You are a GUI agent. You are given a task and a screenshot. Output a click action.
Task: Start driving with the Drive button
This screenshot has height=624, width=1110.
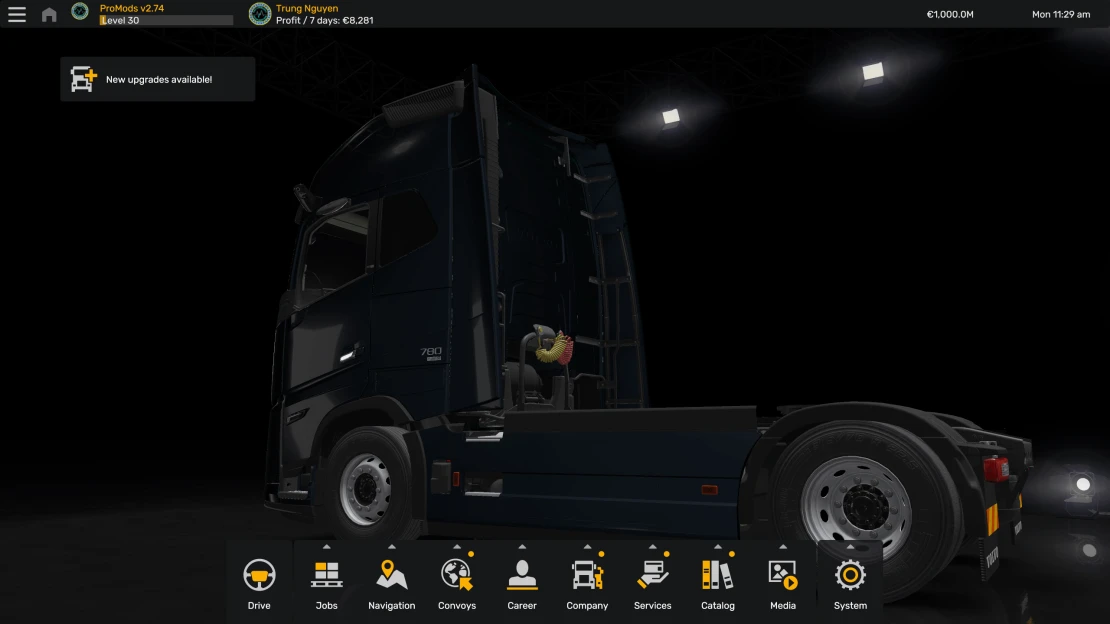[x=259, y=582]
